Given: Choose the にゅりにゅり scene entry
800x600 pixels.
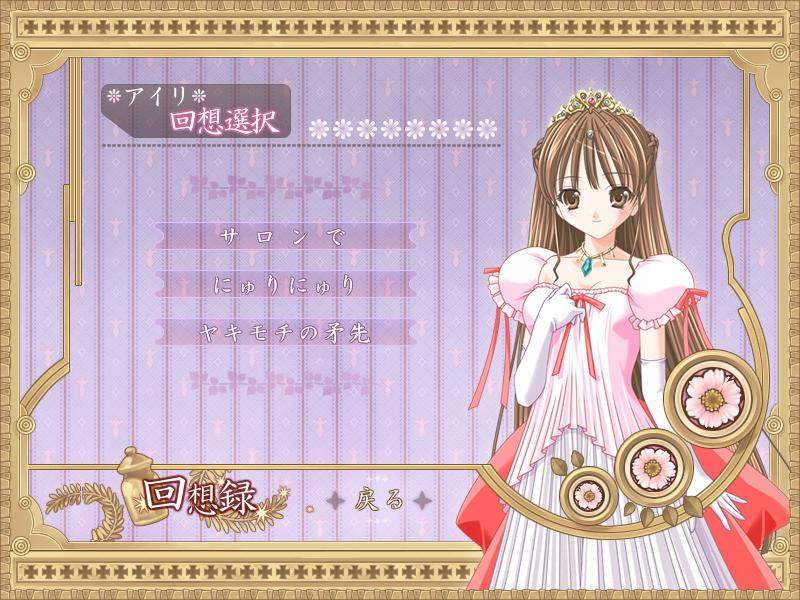Looking at the screenshot, I should click(x=286, y=285).
